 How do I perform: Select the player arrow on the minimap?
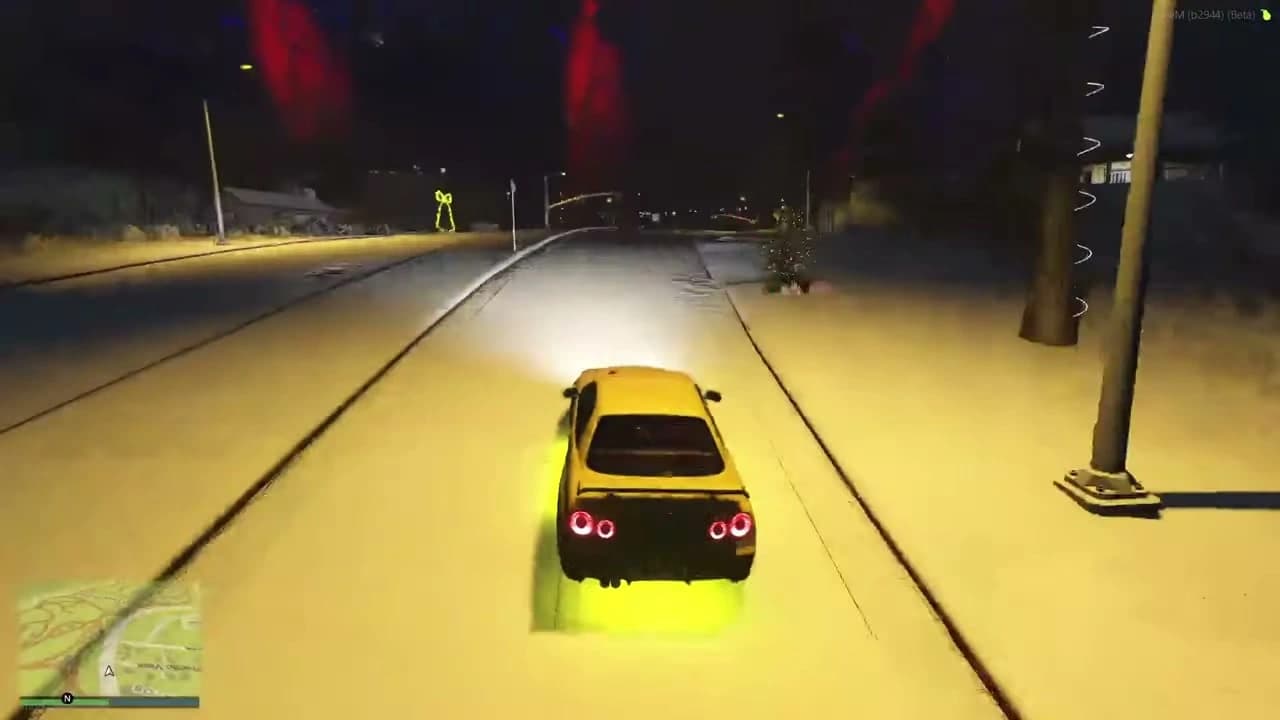coord(109,671)
